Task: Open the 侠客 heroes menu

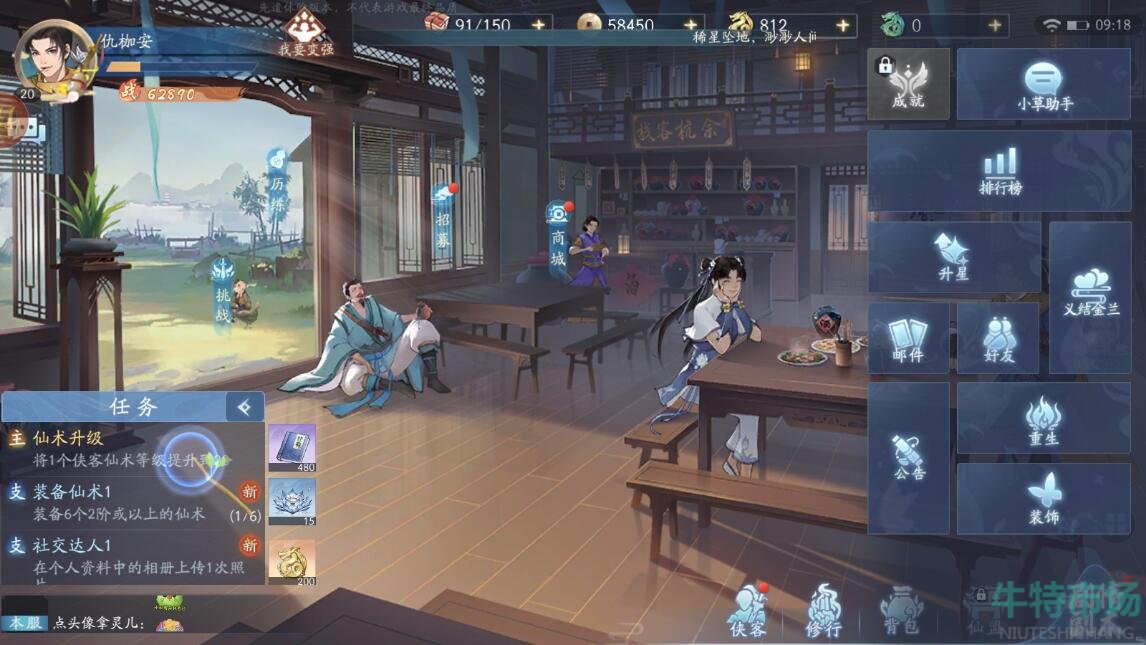Action: click(x=747, y=609)
